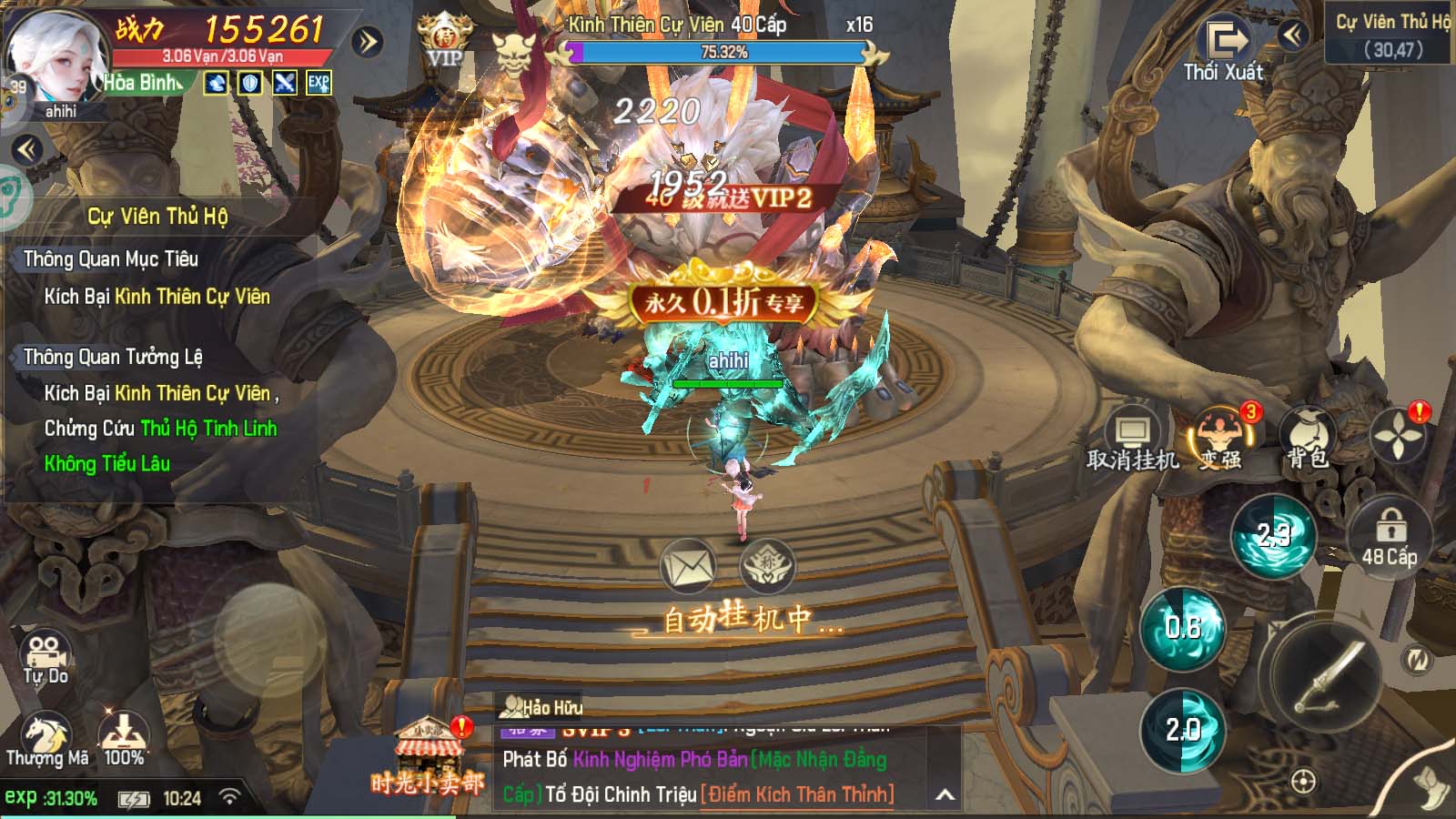Click the EXP buff icon
This screenshot has height=819, width=1456.
tap(318, 83)
